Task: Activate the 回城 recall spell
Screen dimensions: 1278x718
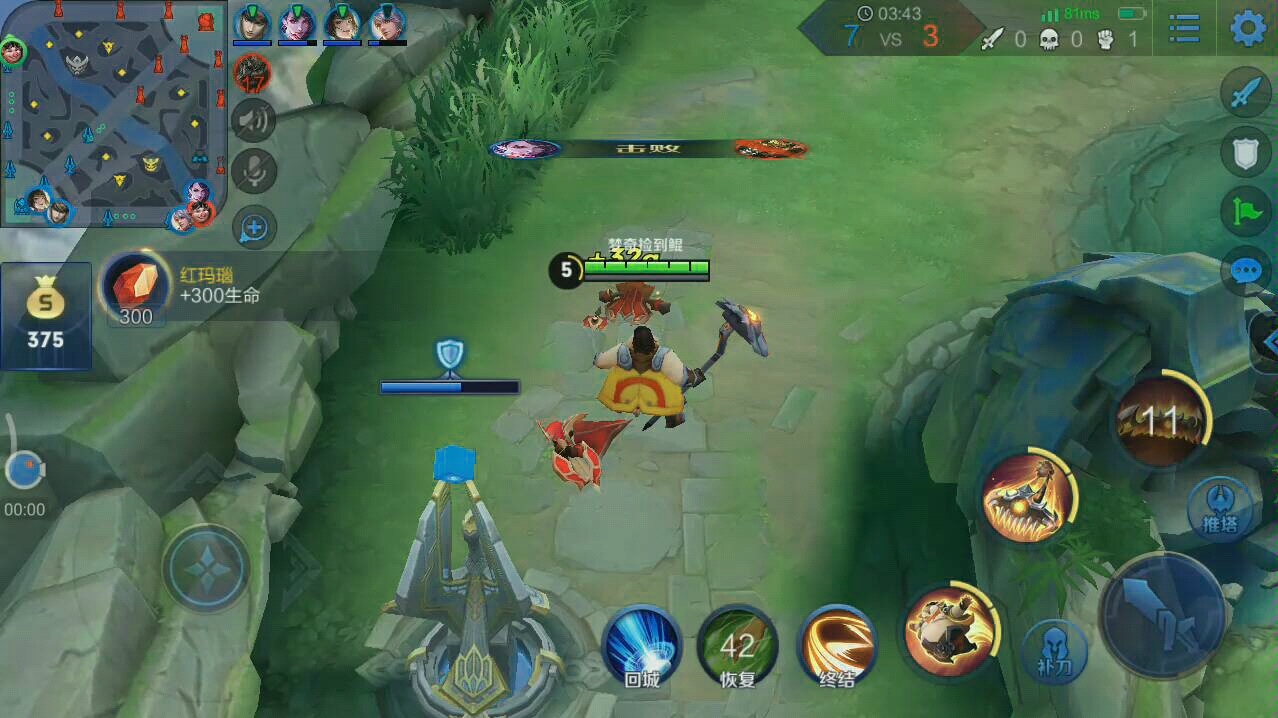Action: point(641,645)
